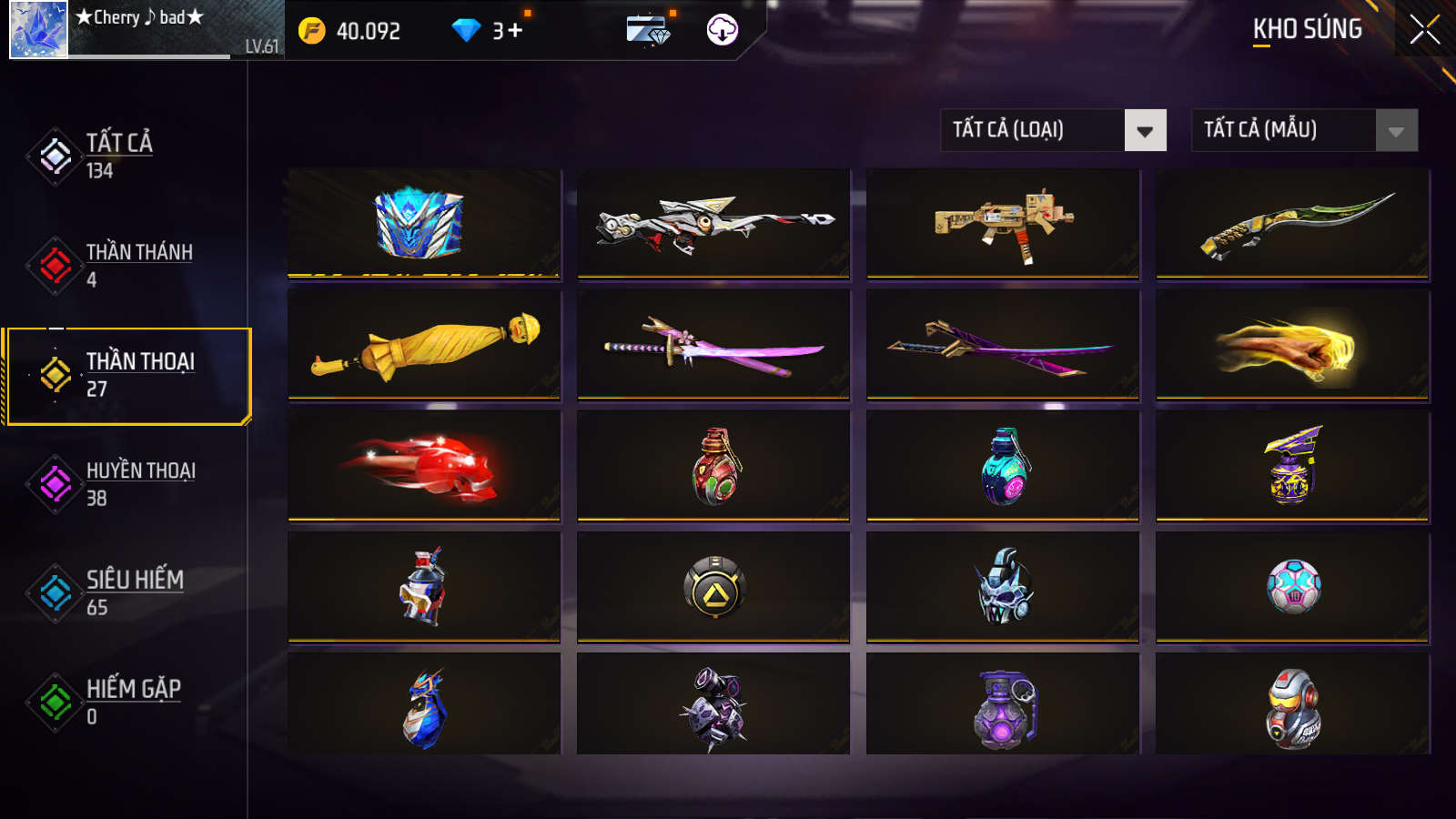Click the cloud download icon

(722, 30)
